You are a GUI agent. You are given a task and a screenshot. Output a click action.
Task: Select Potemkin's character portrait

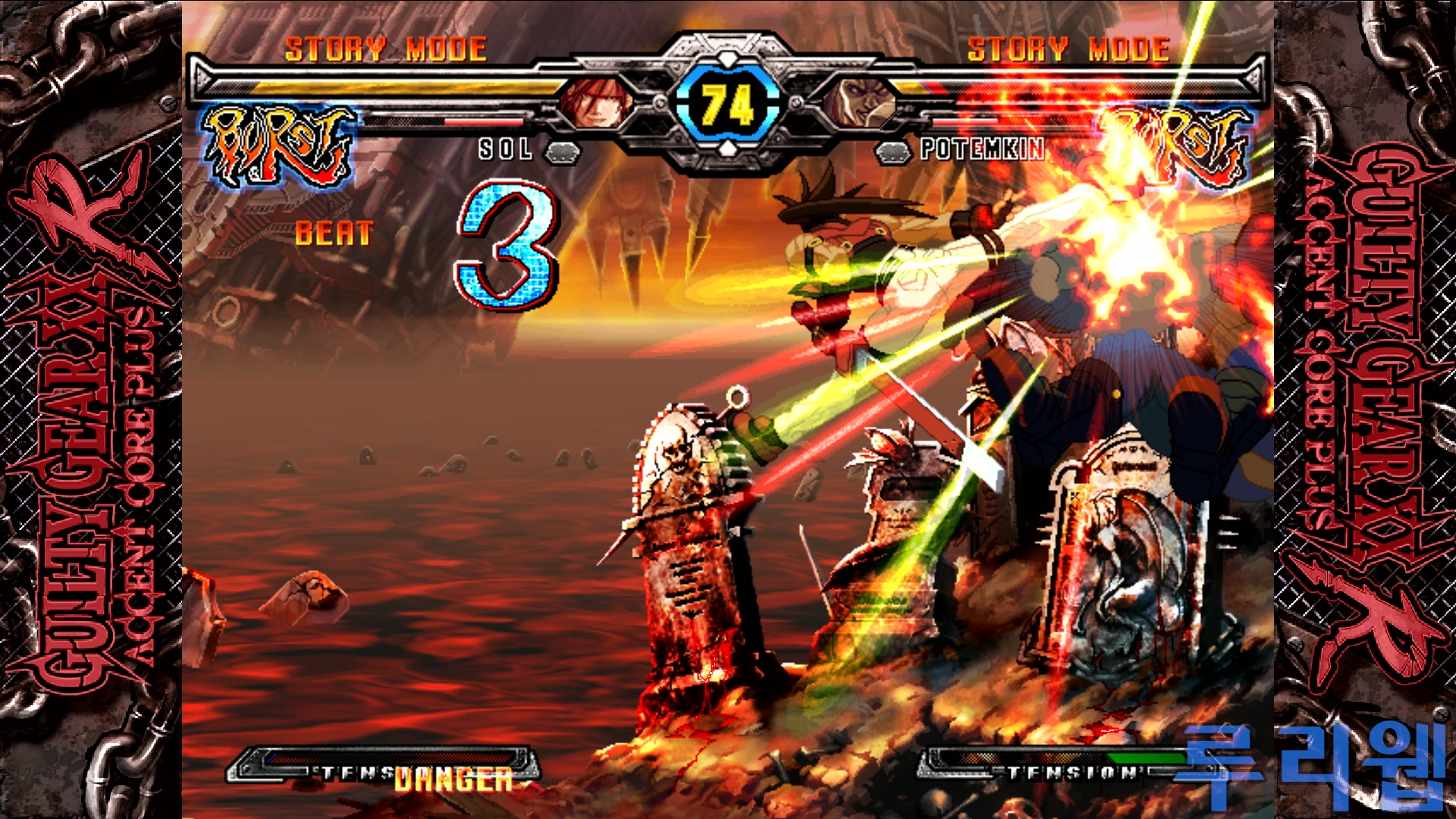tap(860, 102)
